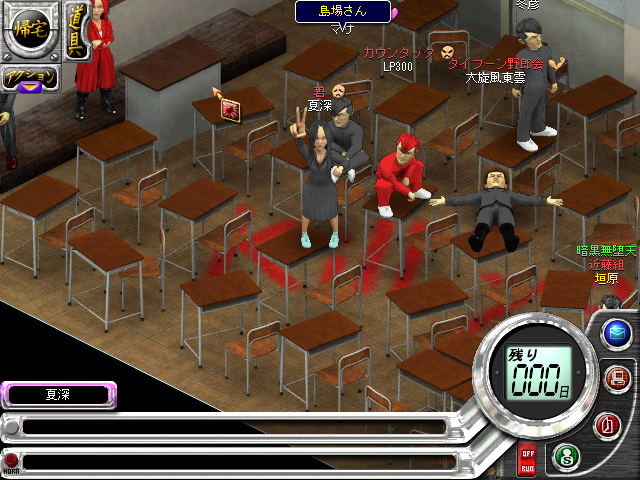Open the green character status icon
The width and height of the screenshot is (640, 480).
pos(565,456)
